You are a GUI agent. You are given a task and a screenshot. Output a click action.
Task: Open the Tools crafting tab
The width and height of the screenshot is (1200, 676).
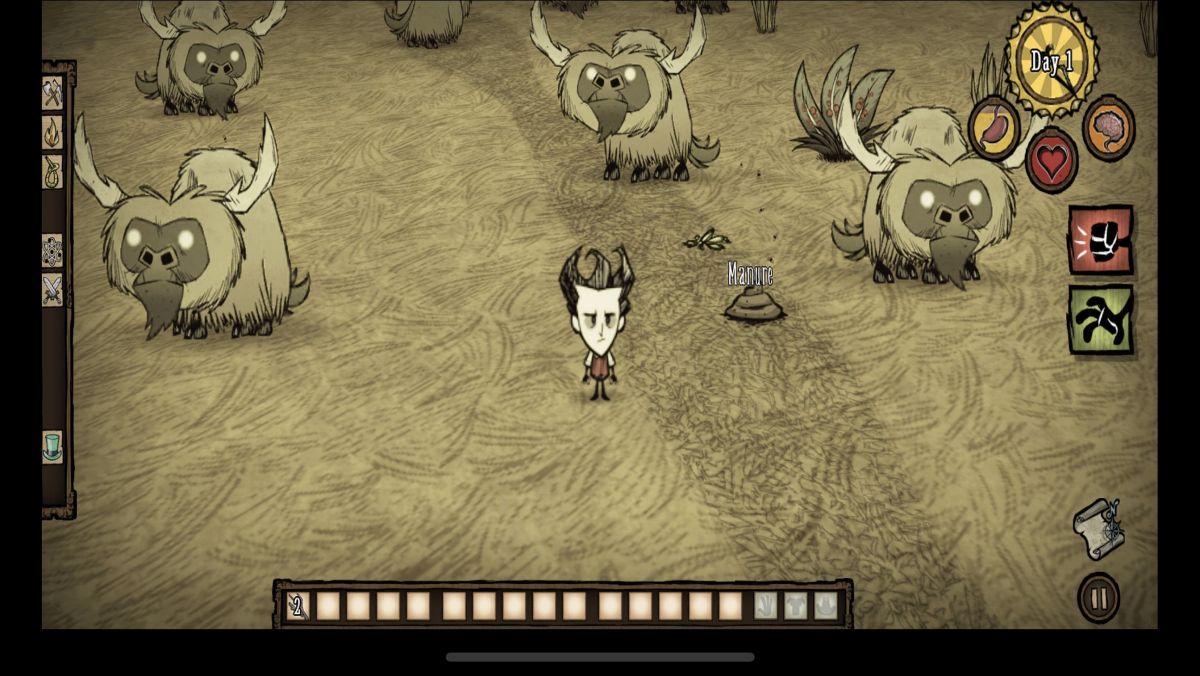(52, 94)
